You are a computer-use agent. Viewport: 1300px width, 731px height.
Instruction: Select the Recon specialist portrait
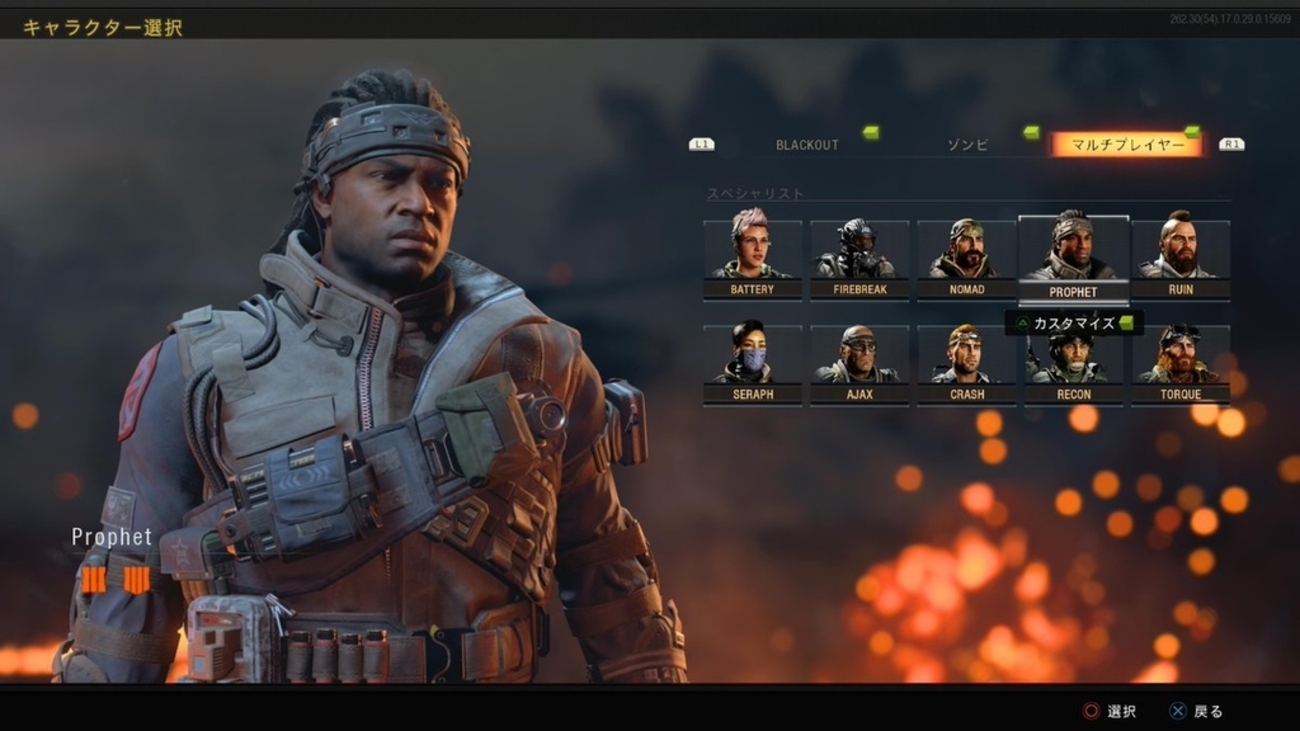coord(1074,355)
